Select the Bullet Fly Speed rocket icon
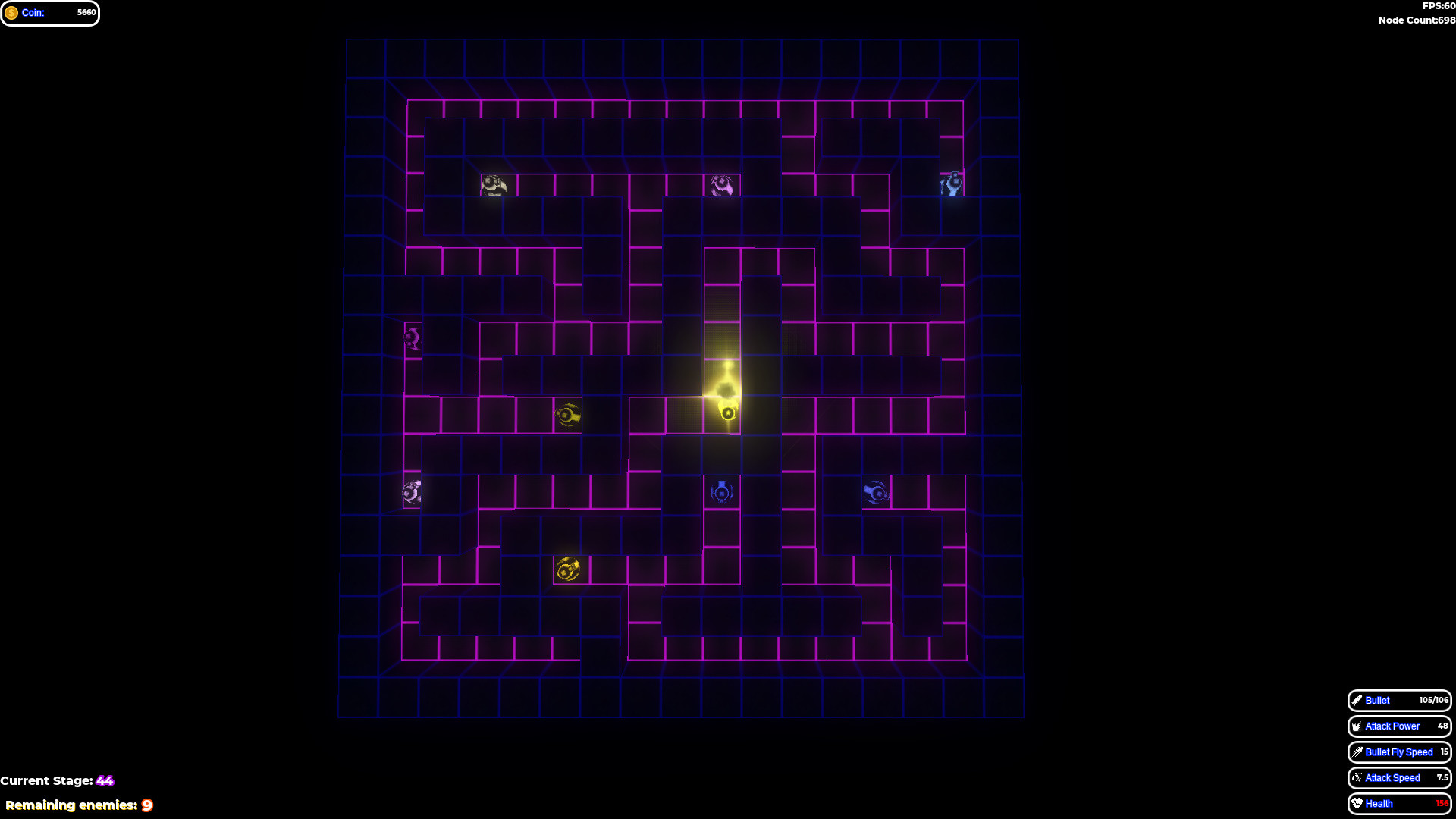Screen dimensions: 1456x819 point(1357,752)
